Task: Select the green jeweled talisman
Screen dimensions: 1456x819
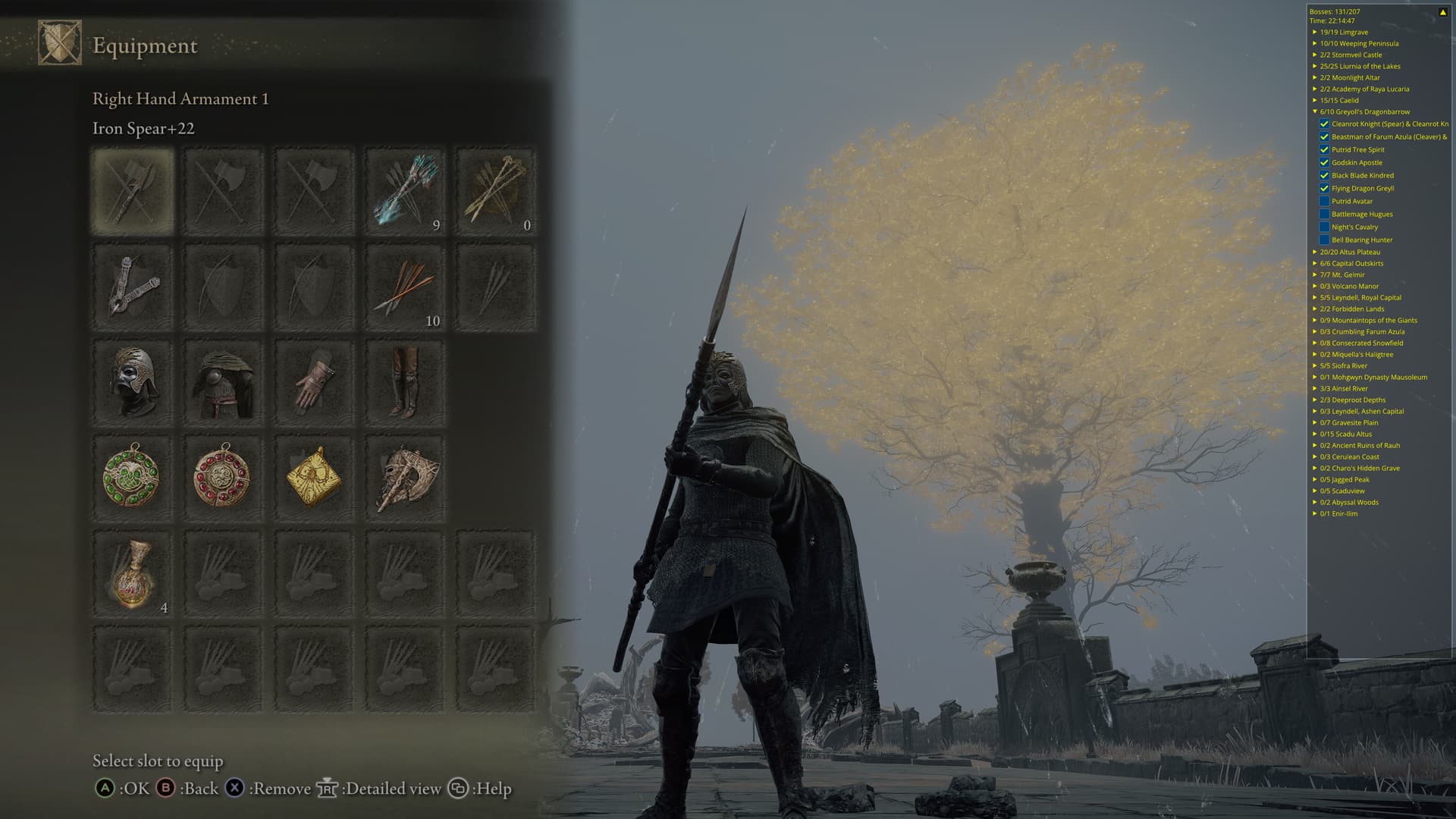Action: coord(133,478)
